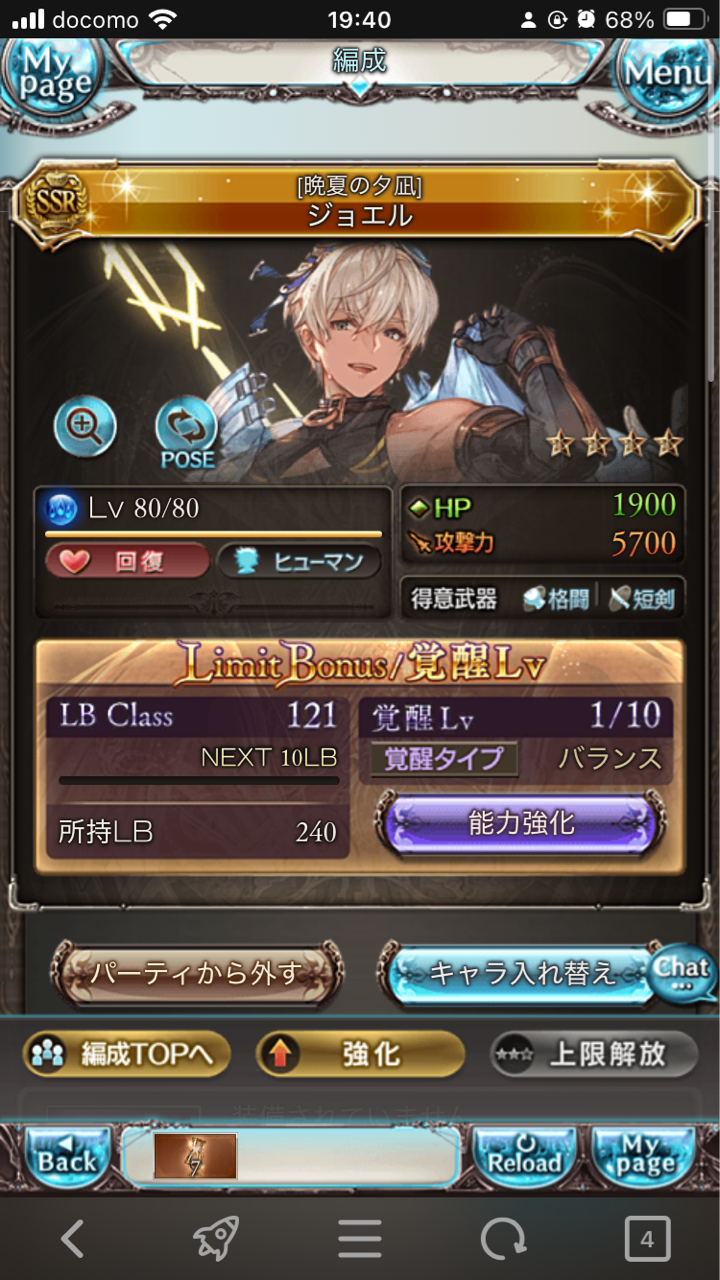
Task: Remove character with パーティから外す
Action: pyautogui.click(x=197, y=973)
